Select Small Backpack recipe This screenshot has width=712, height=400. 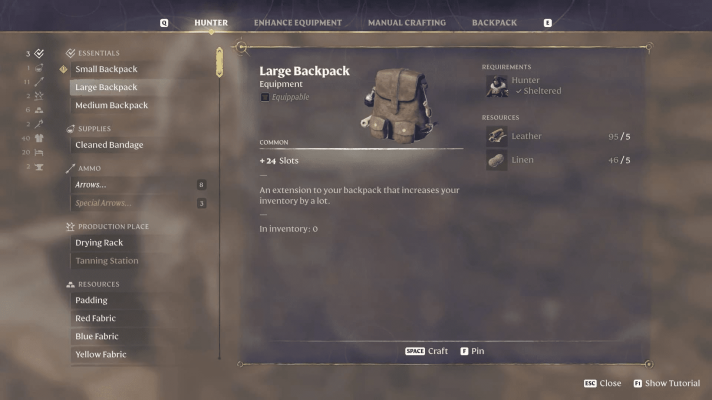(x=106, y=69)
